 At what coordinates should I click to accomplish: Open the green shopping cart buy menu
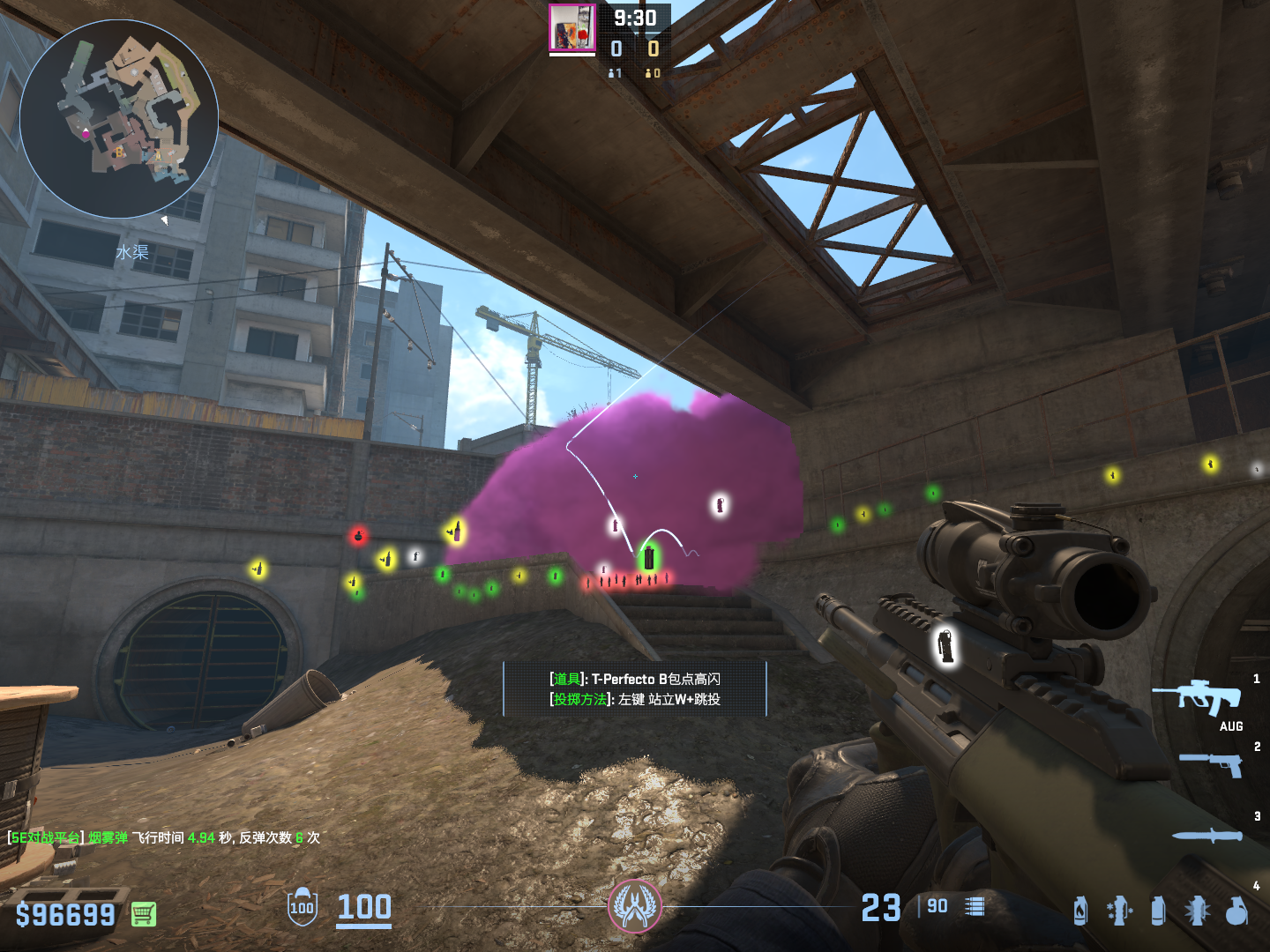coord(144,914)
